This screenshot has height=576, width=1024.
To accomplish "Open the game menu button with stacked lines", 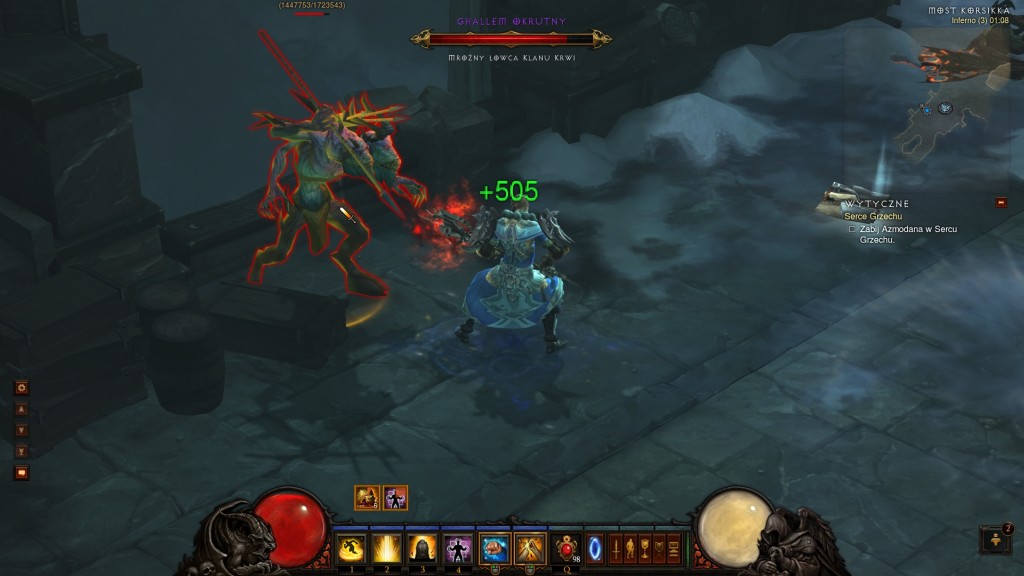I will pos(674,548).
